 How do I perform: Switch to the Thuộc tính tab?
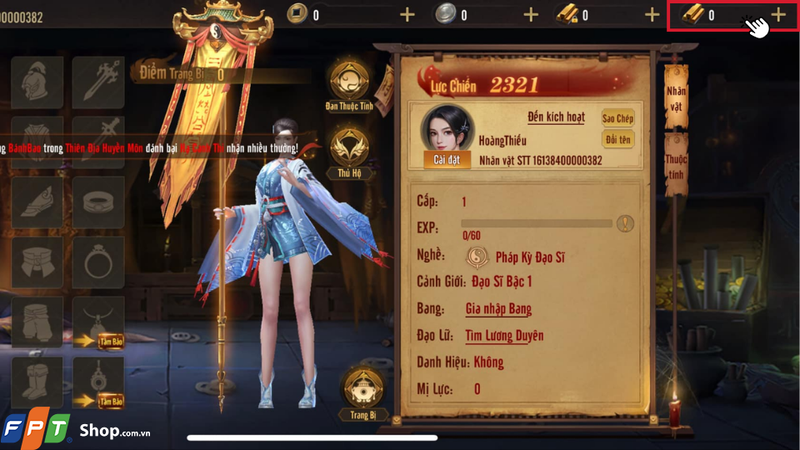point(677,166)
